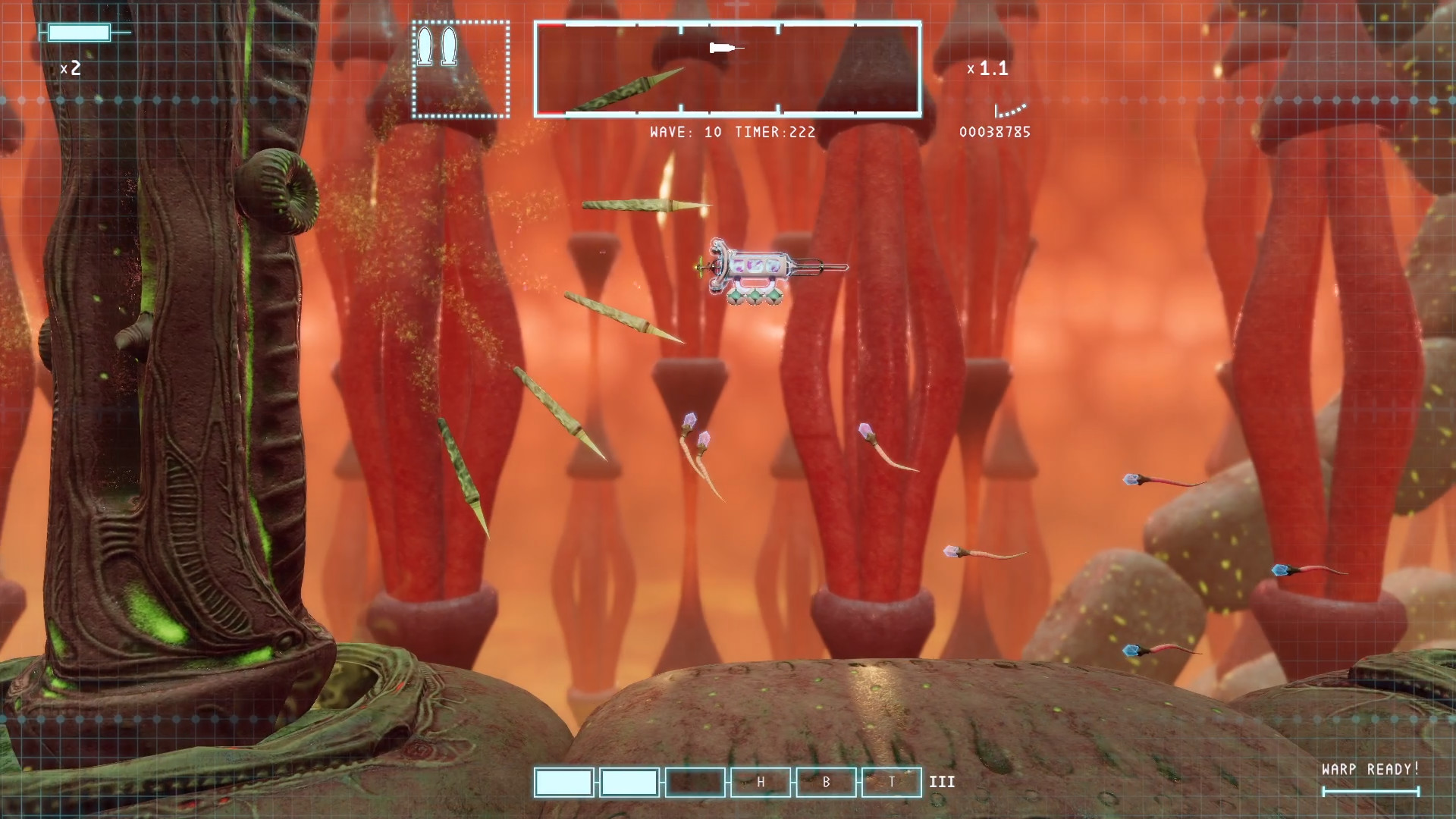Toggle the second filled loadout slot
Viewport: 1456px width, 819px height.
(x=628, y=782)
